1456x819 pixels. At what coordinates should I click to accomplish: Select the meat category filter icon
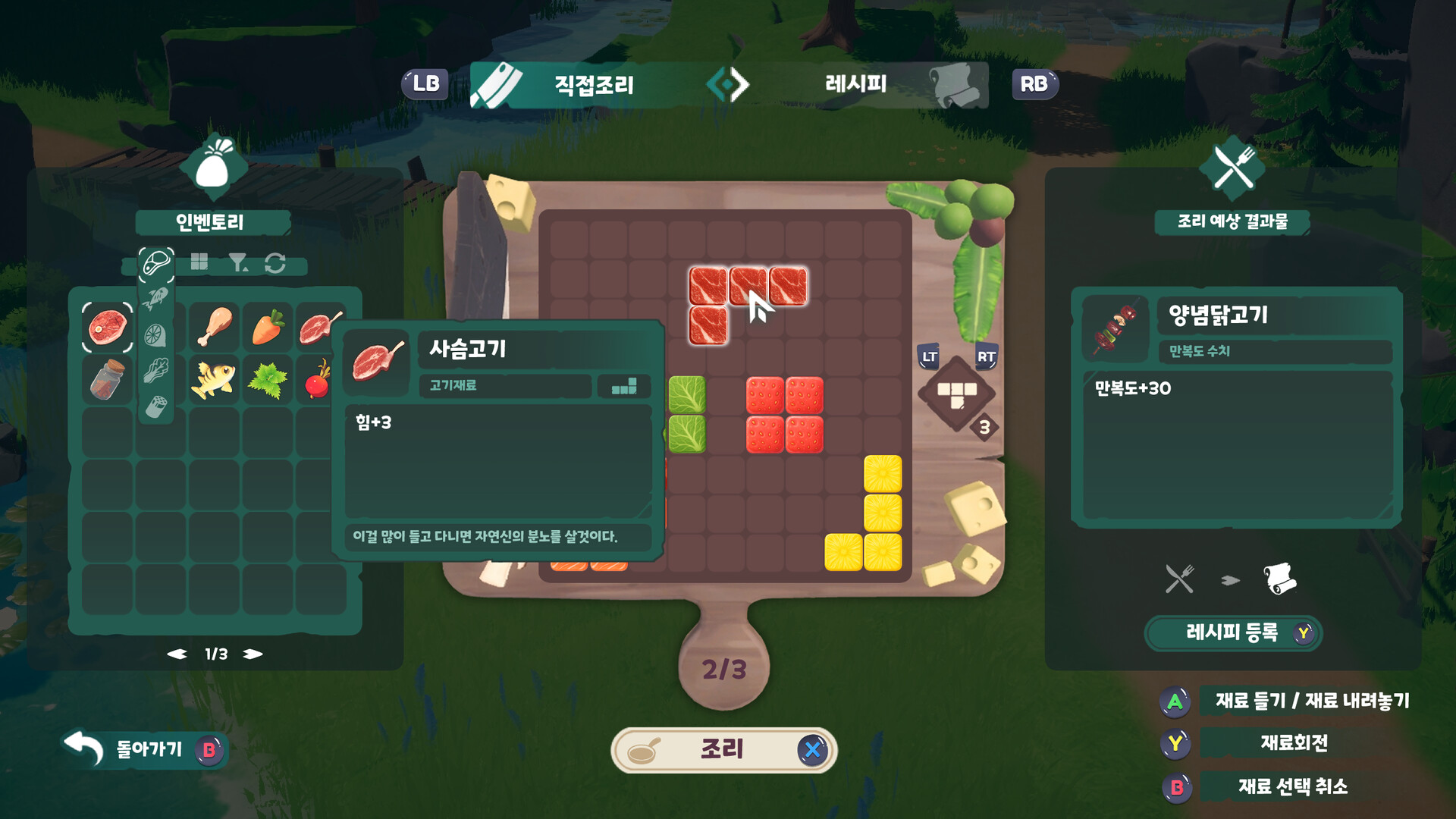(156, 262)
